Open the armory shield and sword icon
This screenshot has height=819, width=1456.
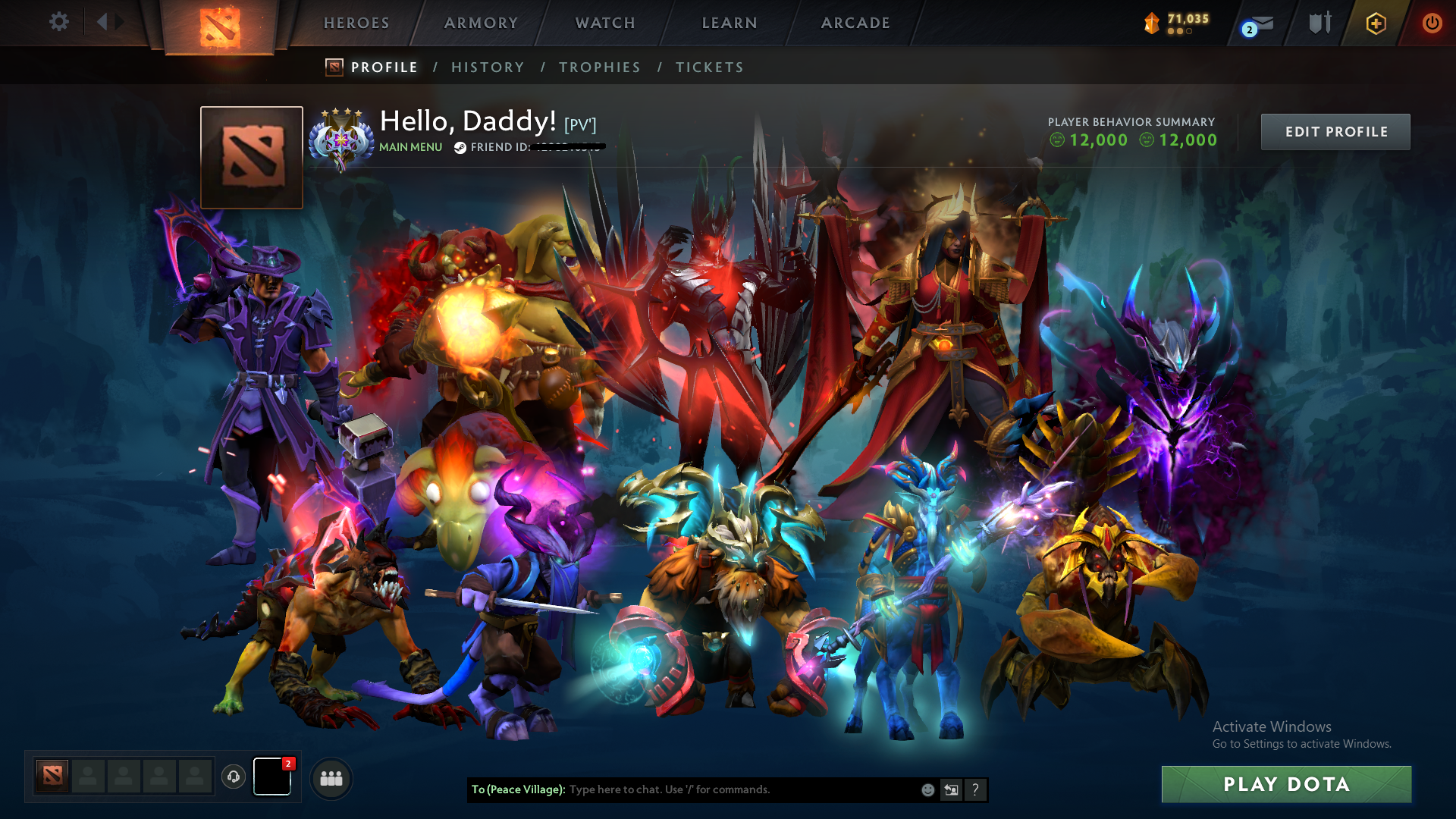[x=1319, y=23]
